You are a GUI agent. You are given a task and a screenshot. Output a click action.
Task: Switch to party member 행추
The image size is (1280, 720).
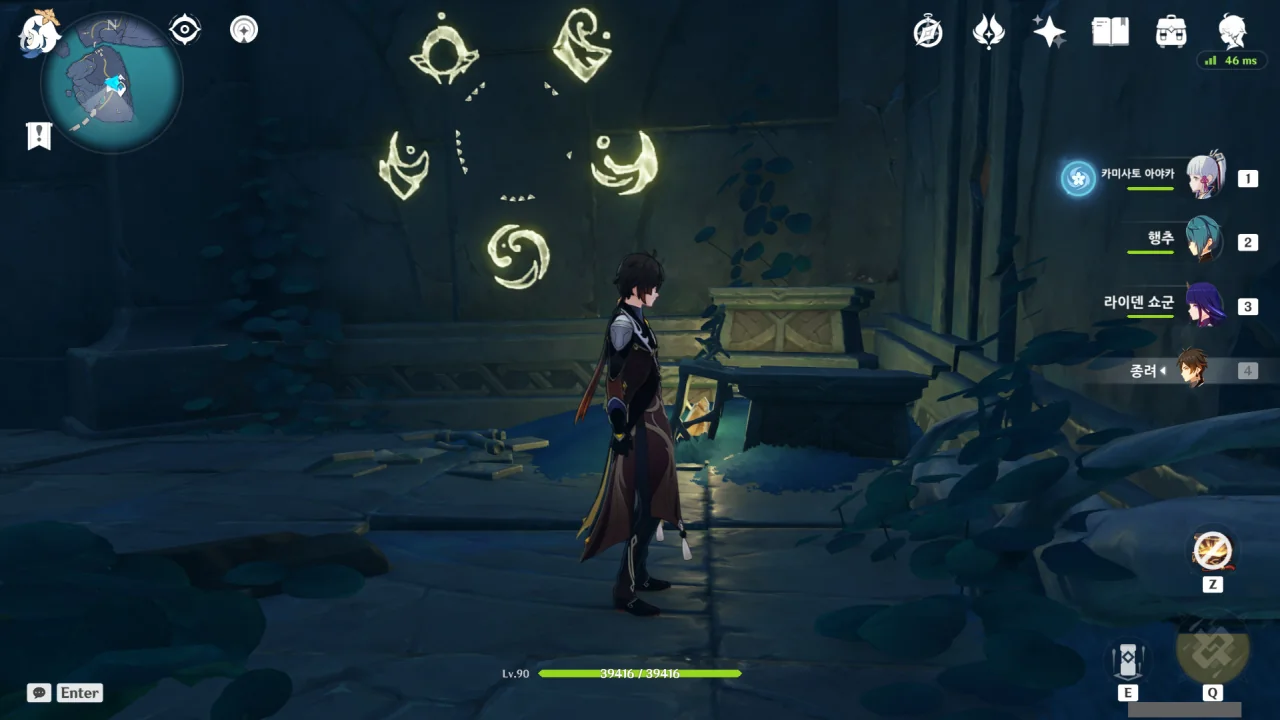(x=1203, y=241)
